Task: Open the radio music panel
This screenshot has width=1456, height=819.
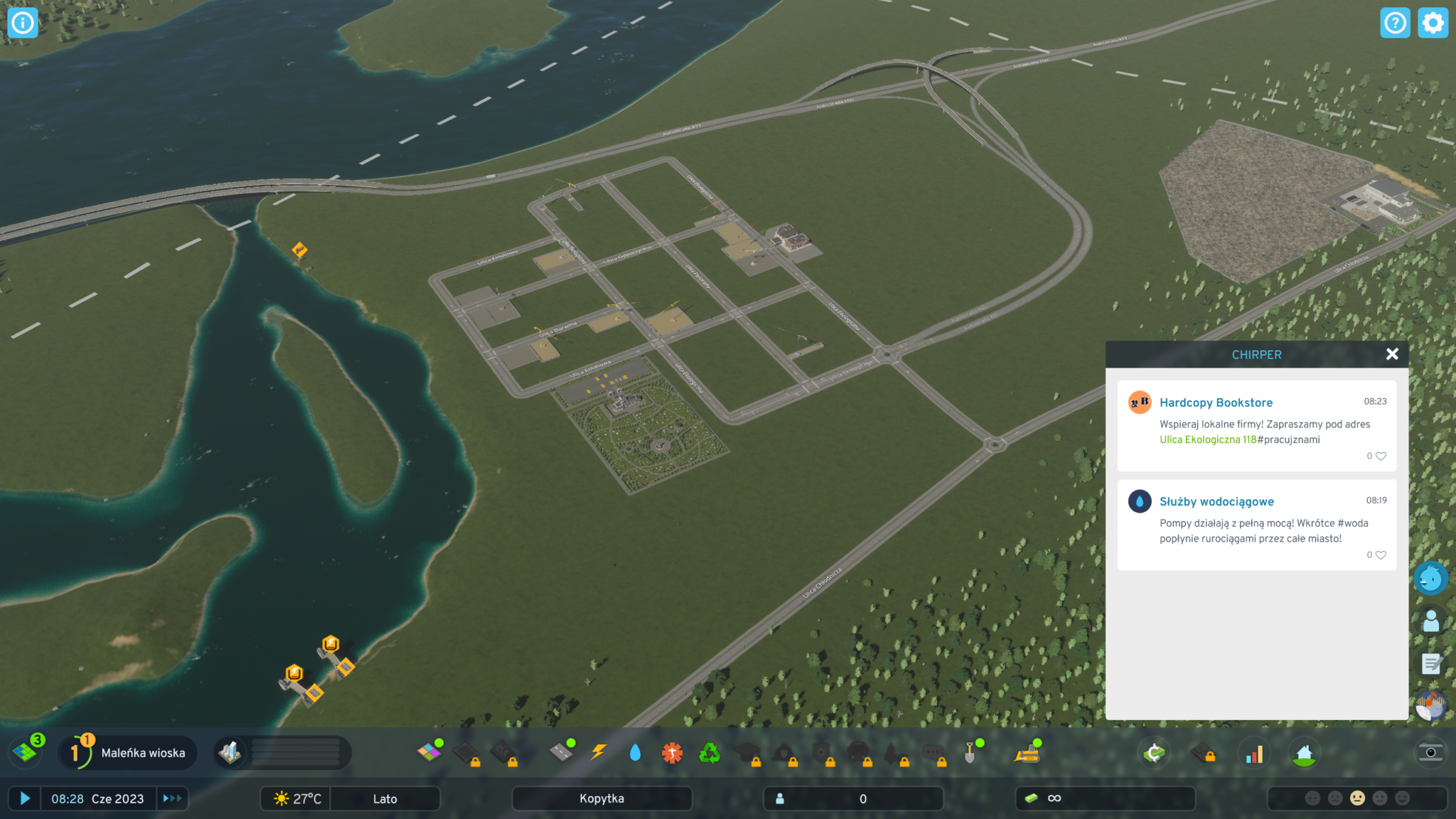Action: [1430, 706]
